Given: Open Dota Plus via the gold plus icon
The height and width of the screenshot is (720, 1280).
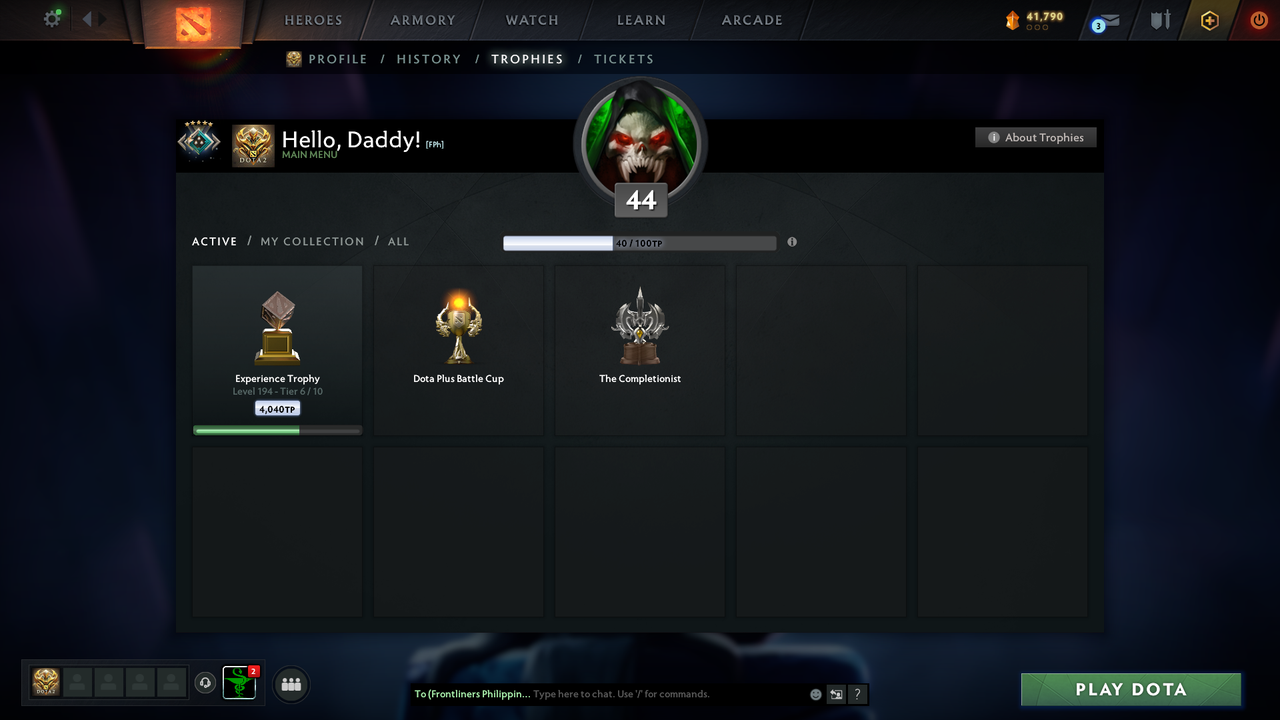Looking at the screenshot, I should 1209,19.
